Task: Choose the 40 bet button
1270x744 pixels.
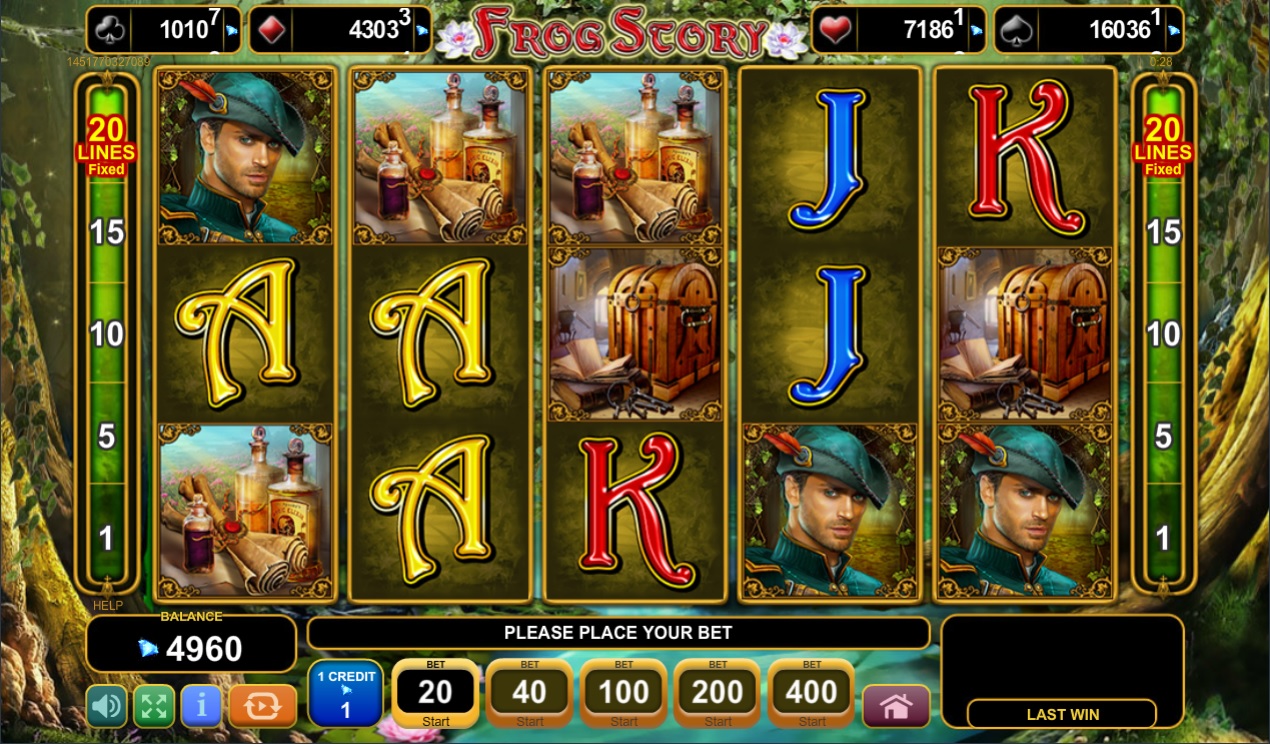Action: (x=529, y=693)
